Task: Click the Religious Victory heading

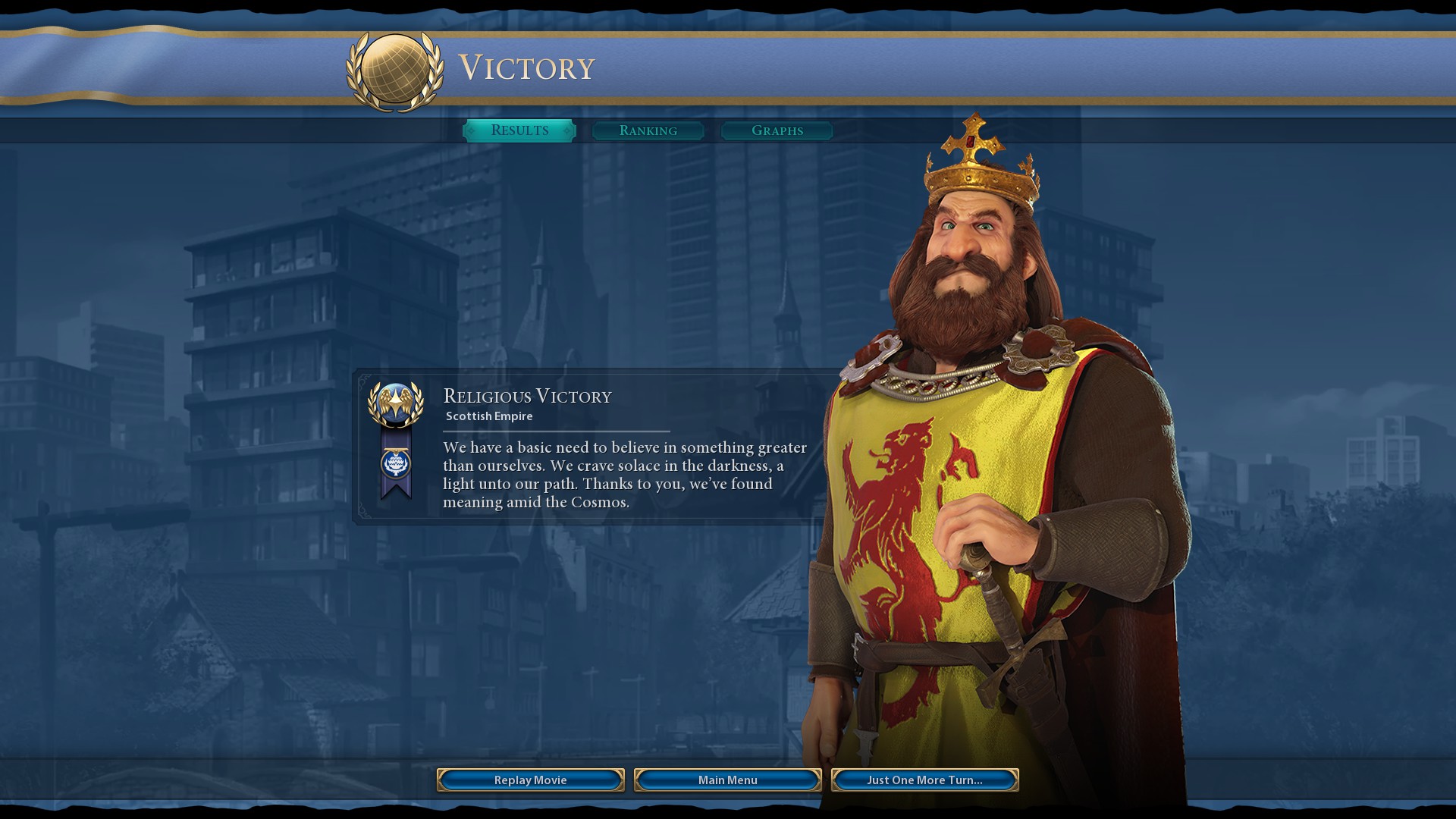Action: point(527,396)
